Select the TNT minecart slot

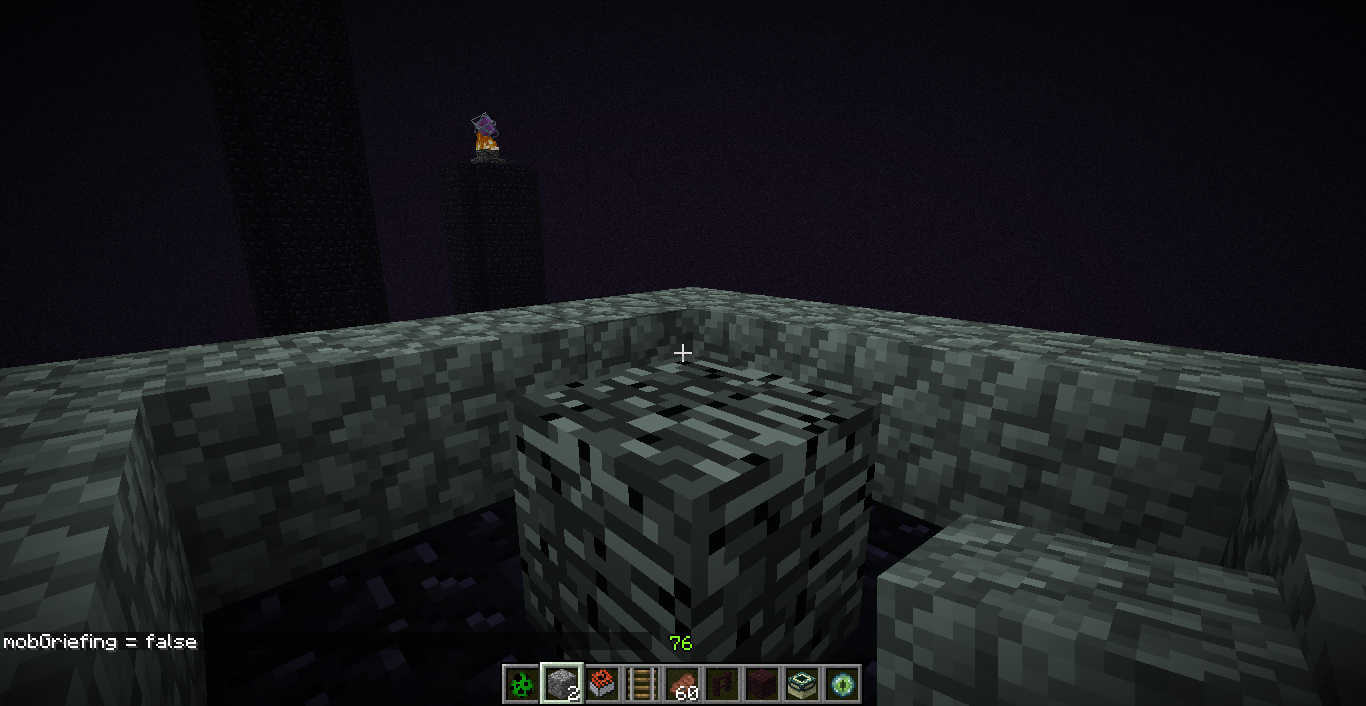601,684
